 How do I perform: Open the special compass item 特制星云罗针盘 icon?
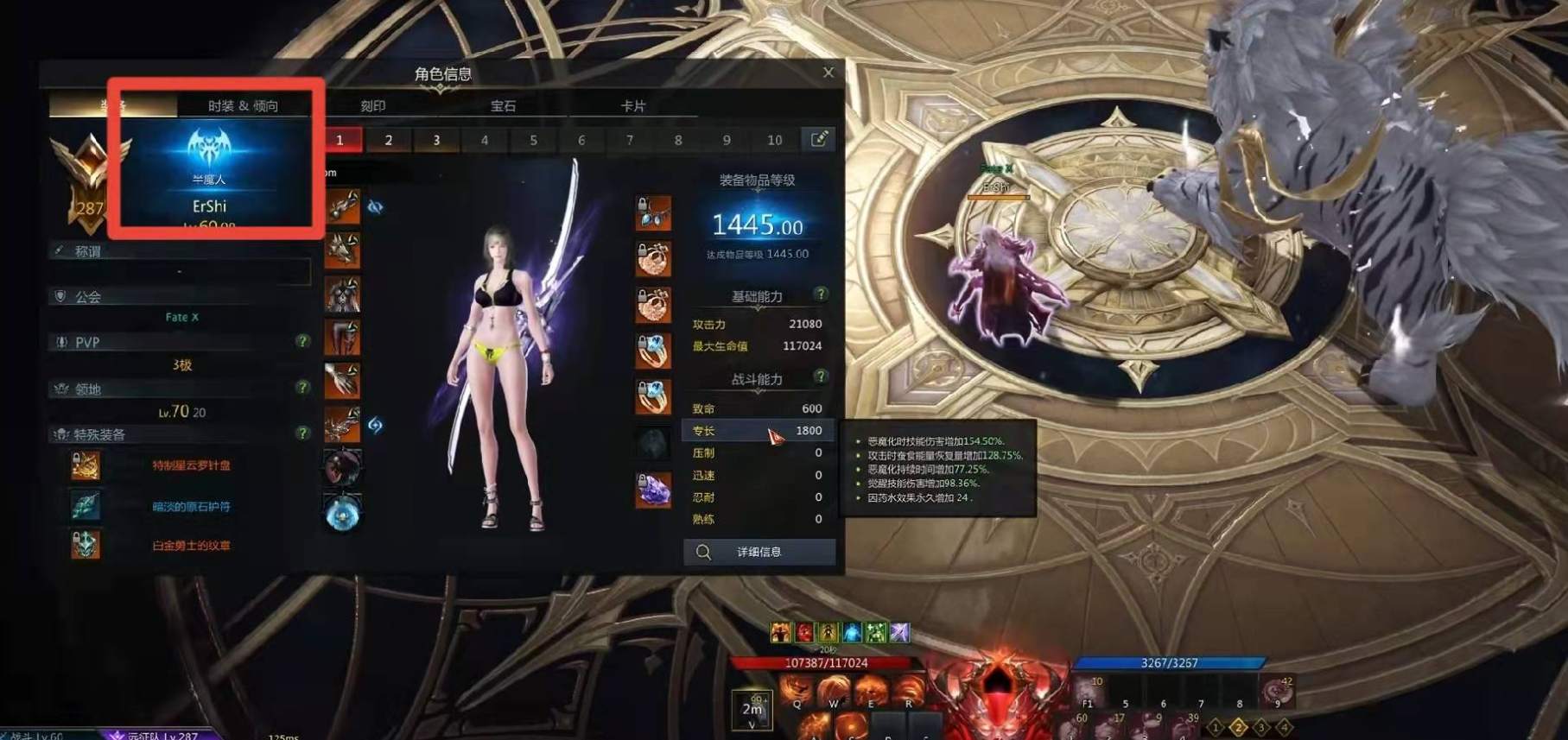(x=86, y=466)
